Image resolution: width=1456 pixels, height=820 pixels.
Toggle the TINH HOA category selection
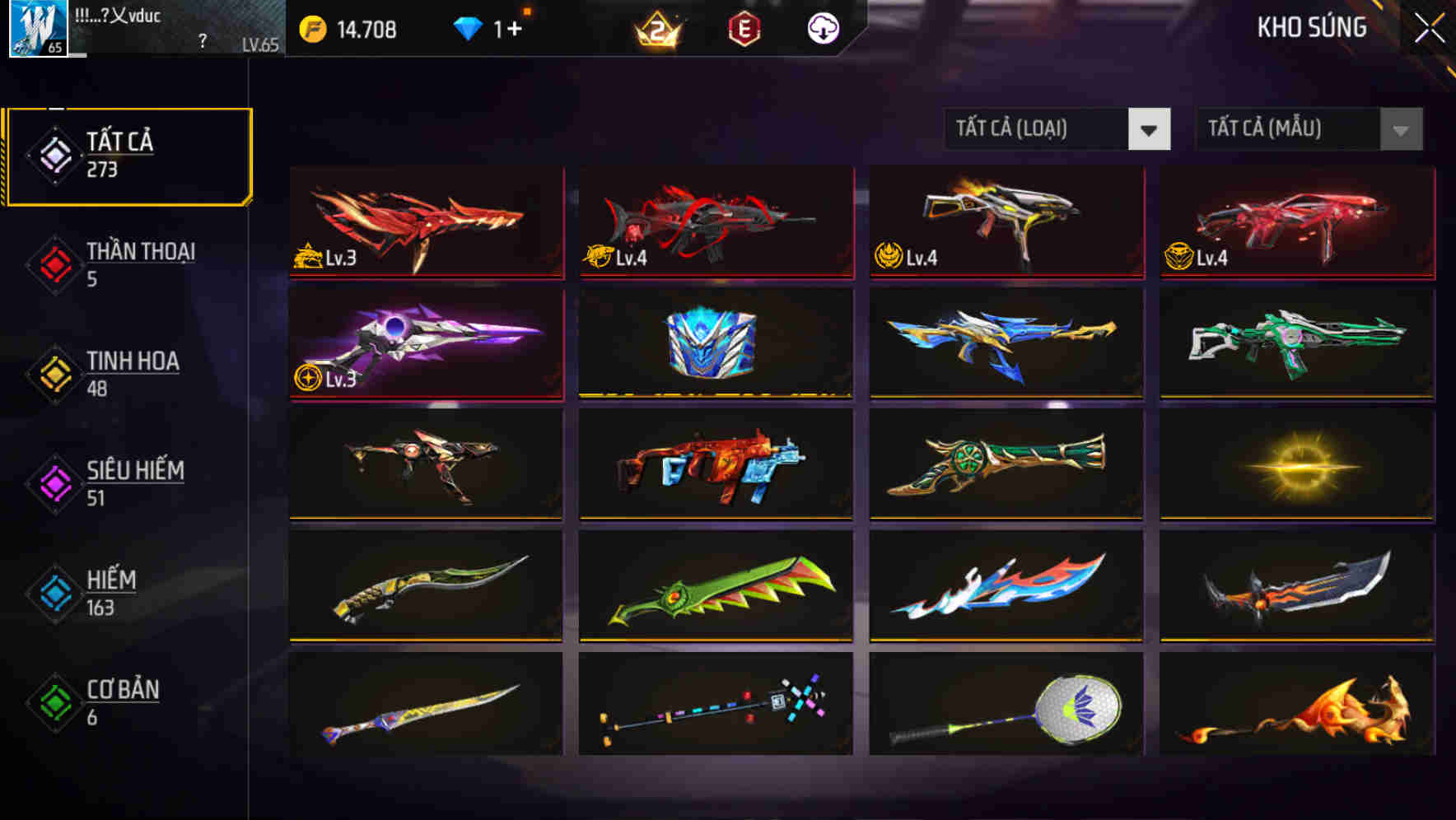[x=132, y=373]
